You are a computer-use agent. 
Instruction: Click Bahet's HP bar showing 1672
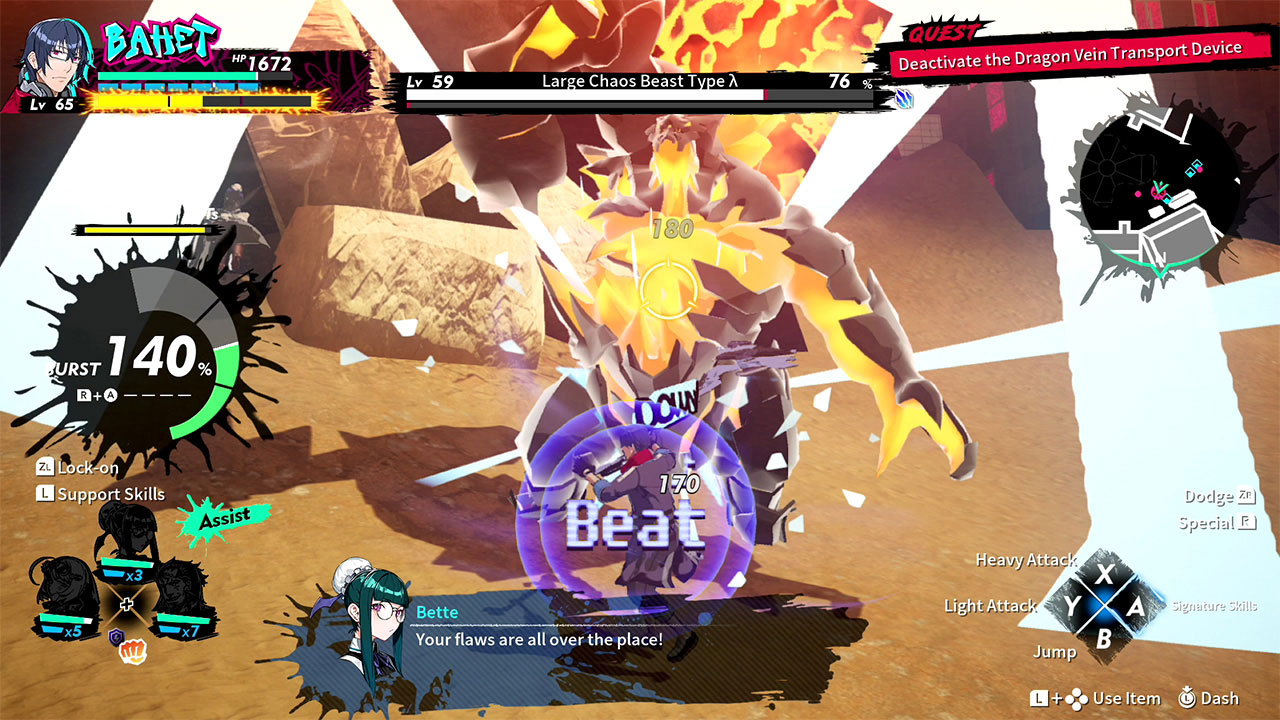tap(175, 75)
